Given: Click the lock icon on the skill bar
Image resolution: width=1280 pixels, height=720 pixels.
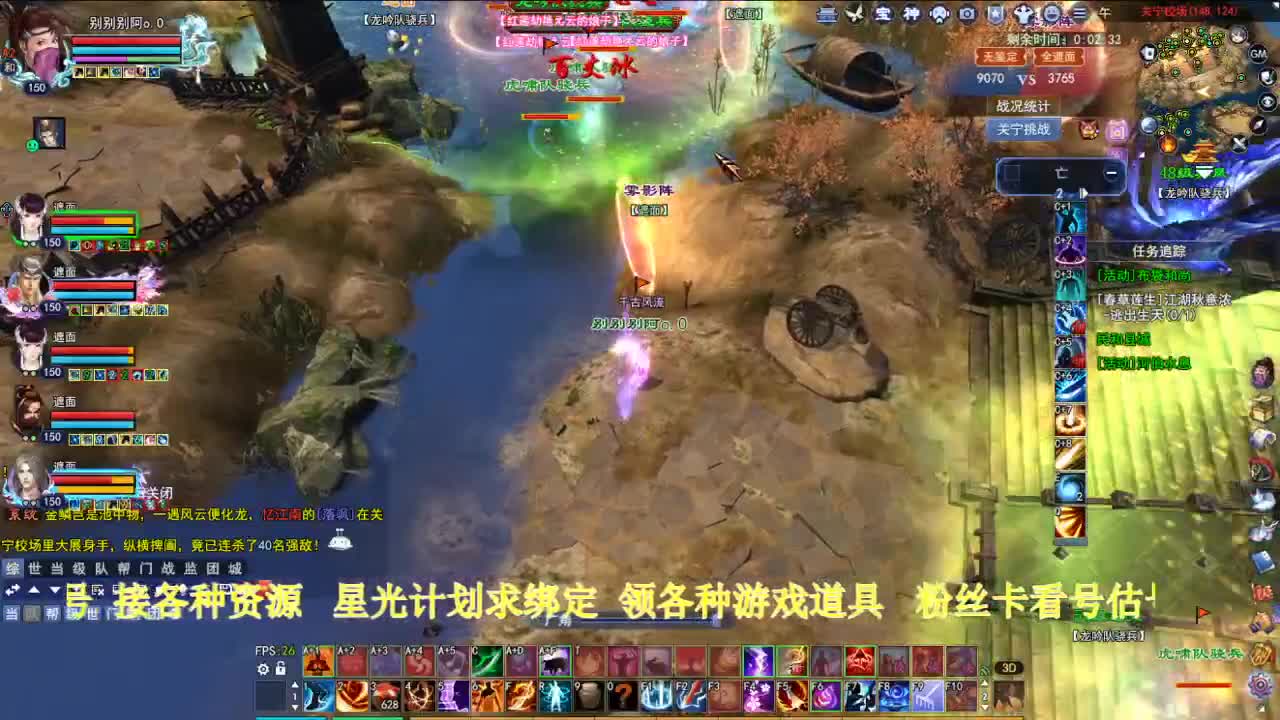Looking at the screenshot, I should click(x=280, y=669).
